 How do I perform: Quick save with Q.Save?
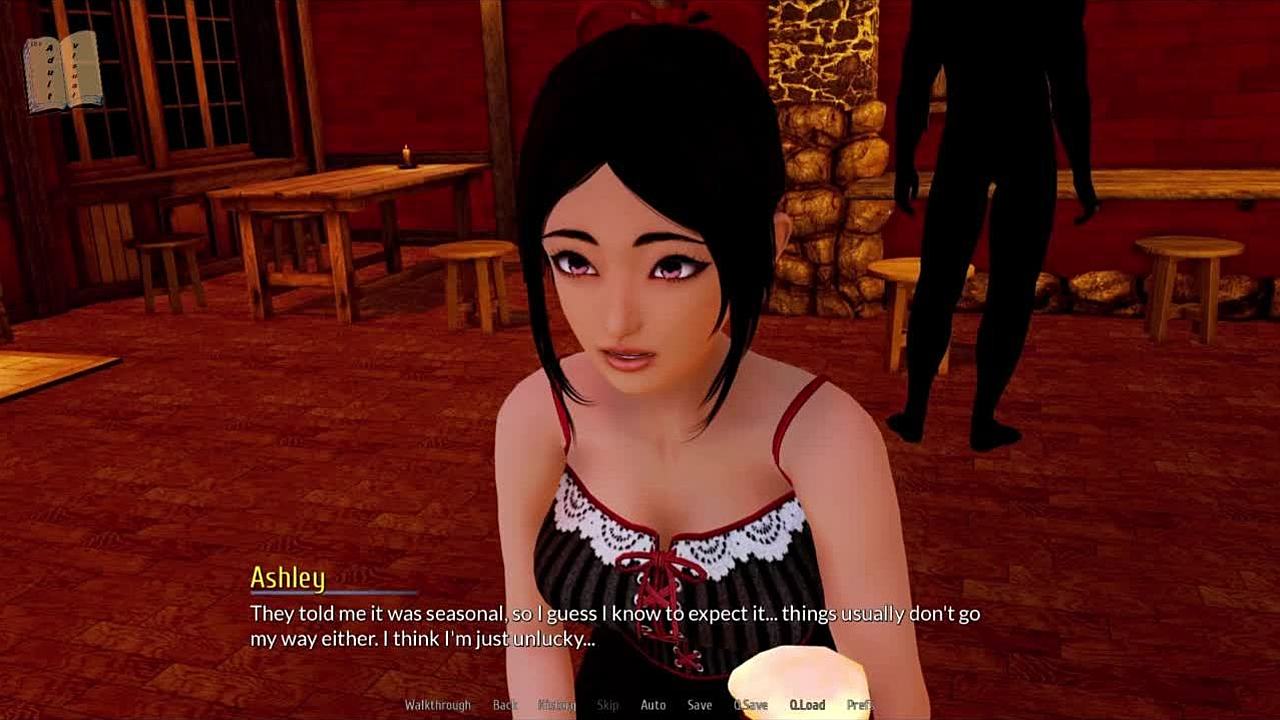751,705
